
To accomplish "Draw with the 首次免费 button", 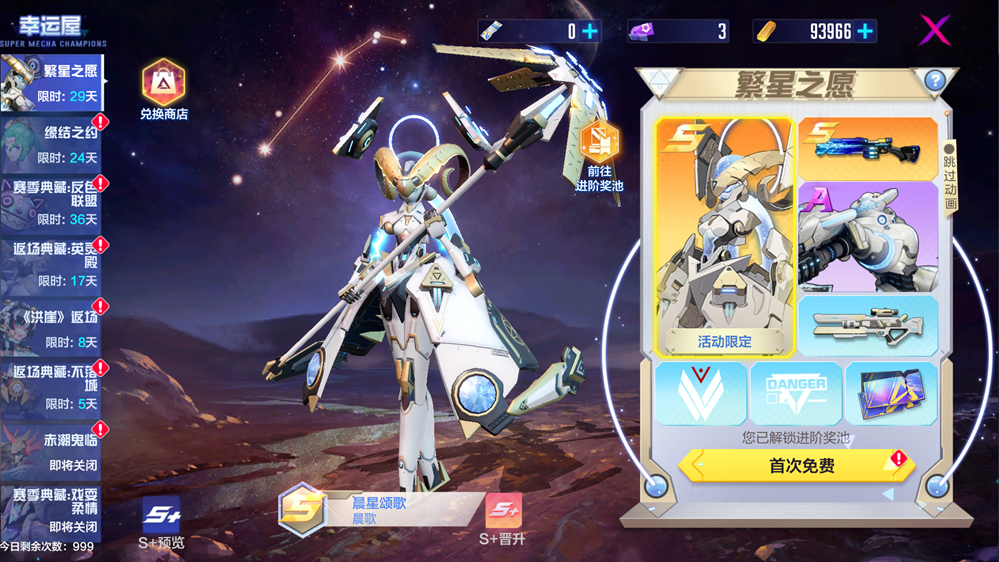I will [x=795, y=465].
